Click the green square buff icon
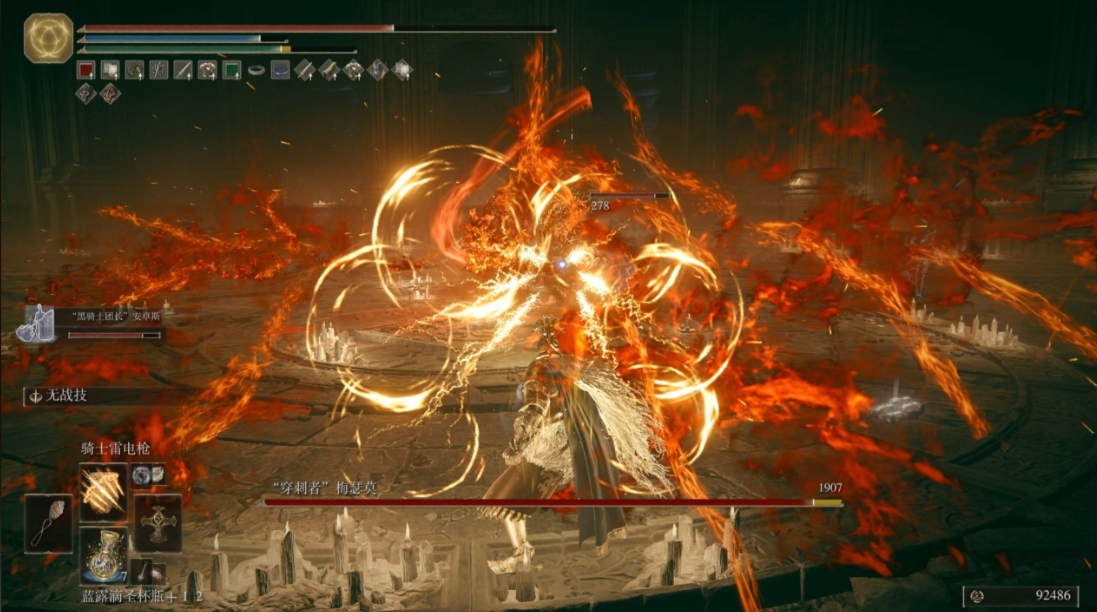This screenshot has height=612, width=1097. [x=232, y=70]
